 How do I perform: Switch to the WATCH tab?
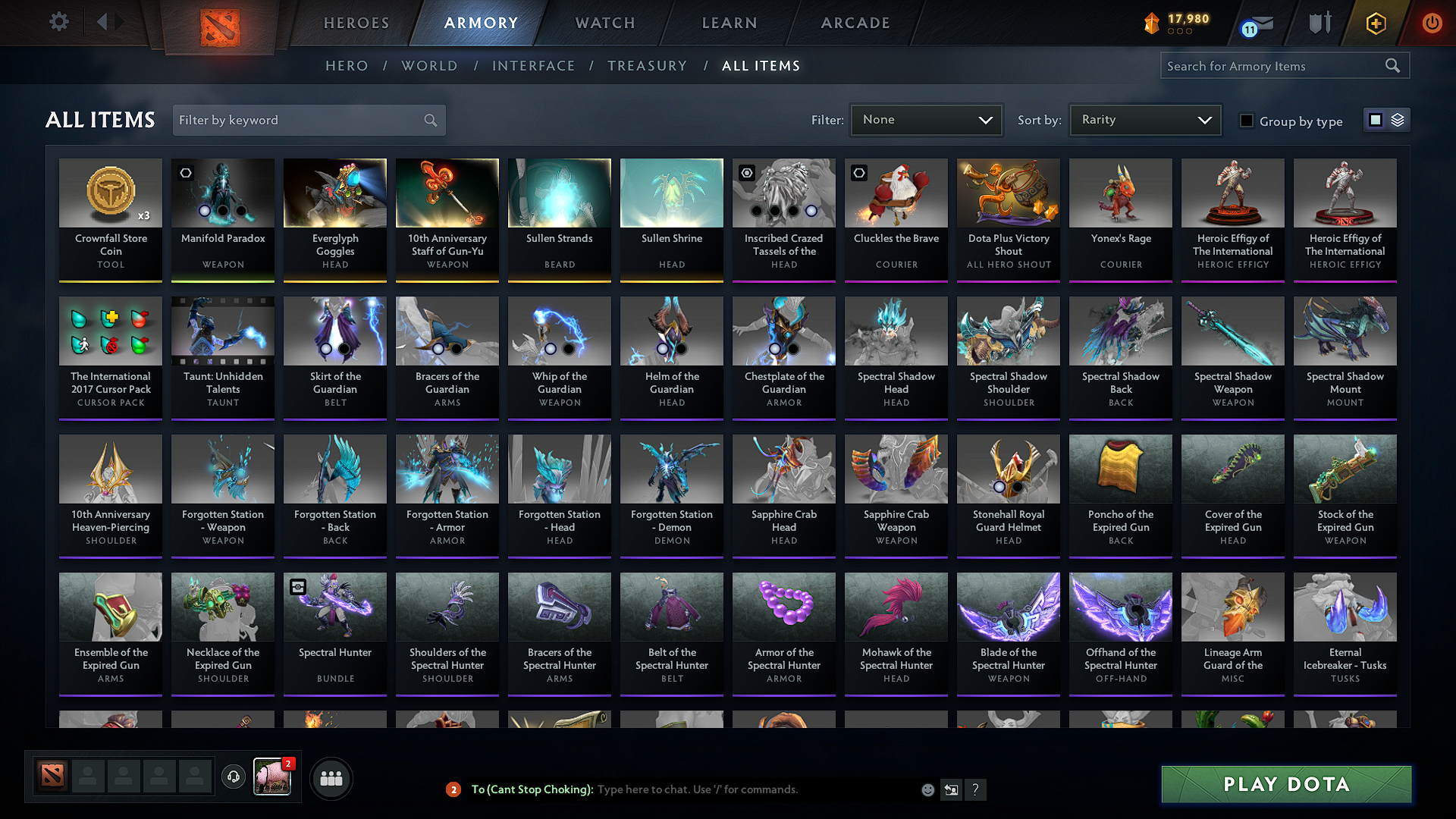603,24
